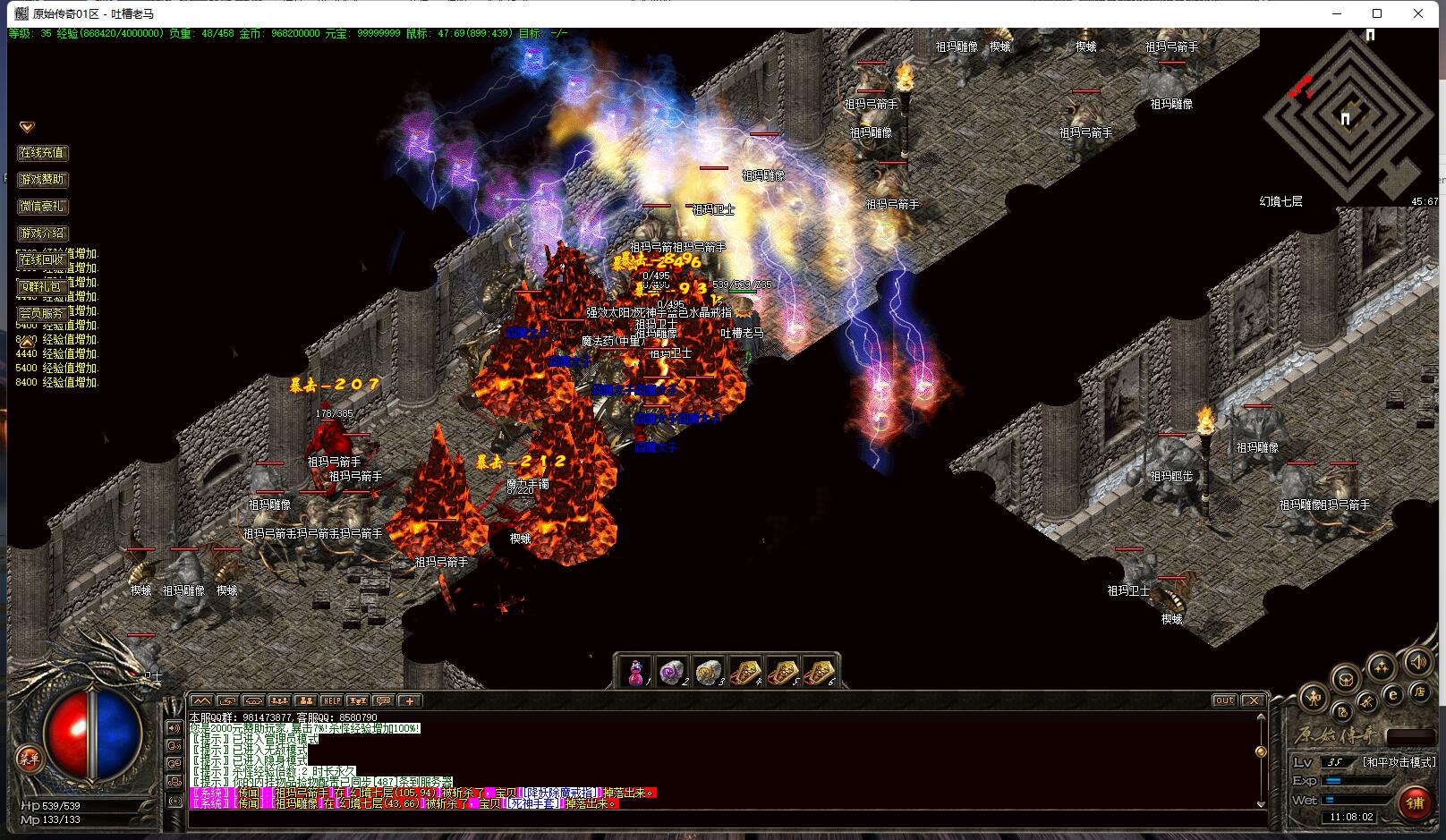Select the yellow scroll in hotbar slot 3
1446x840 pixels.
click(x=710, y=673)
